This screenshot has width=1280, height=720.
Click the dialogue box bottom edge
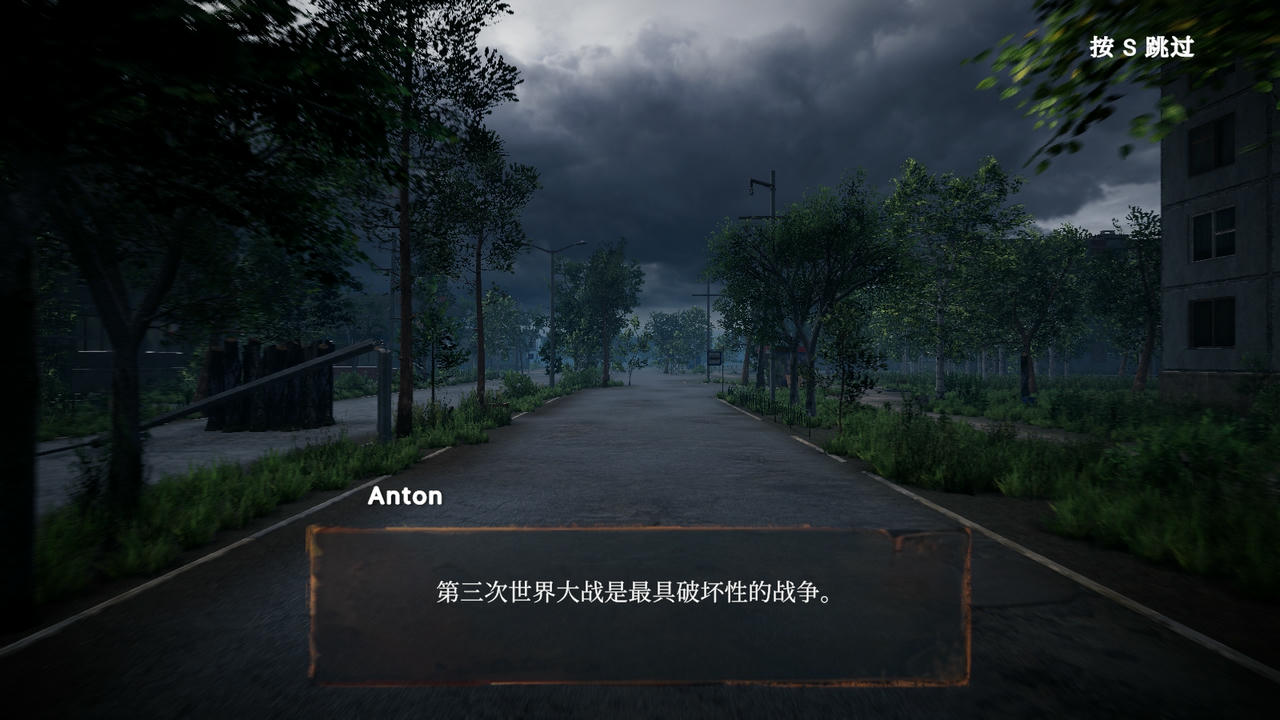point(640,685)
